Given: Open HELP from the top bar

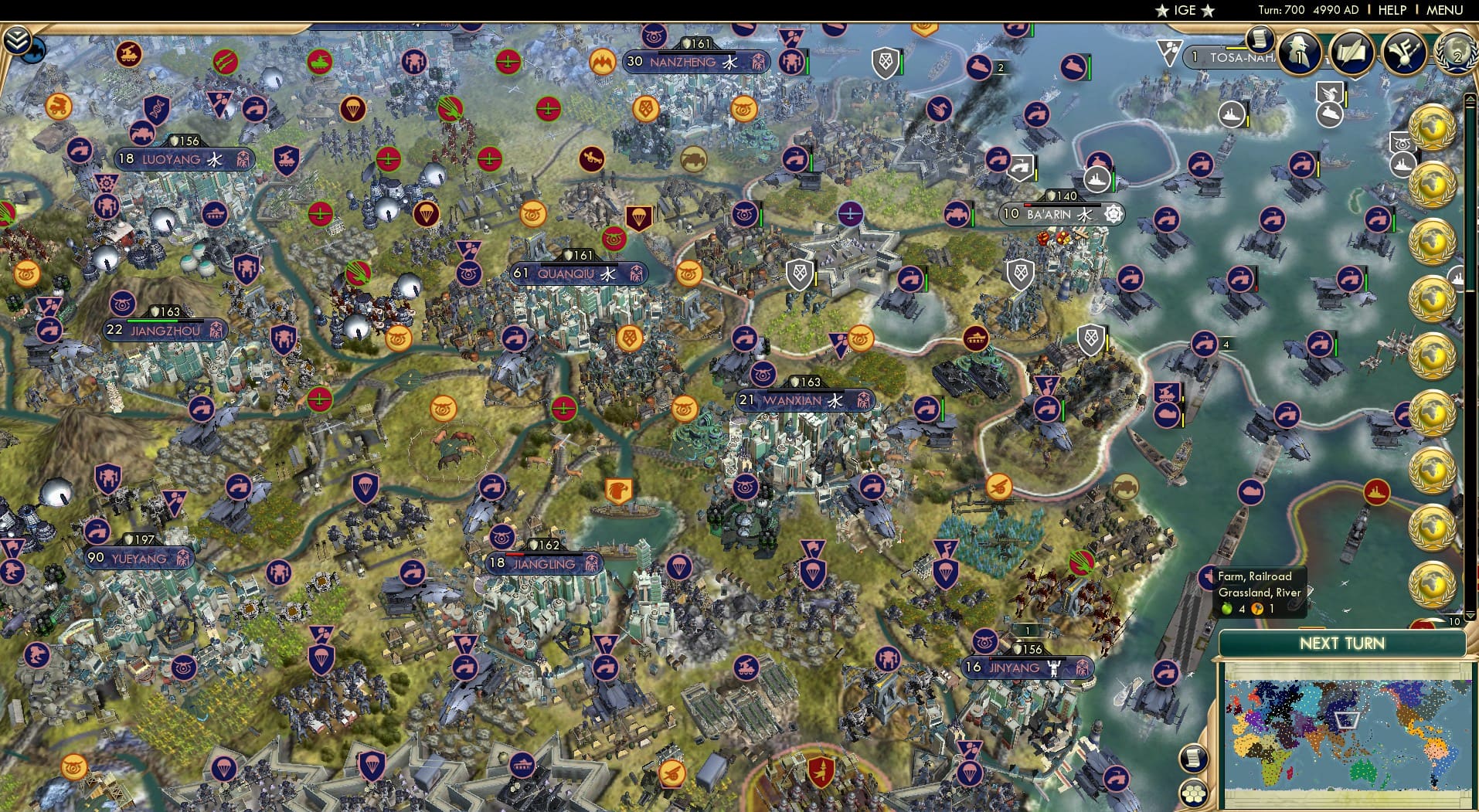Looking at the screenshot, I should [1392, 10].
